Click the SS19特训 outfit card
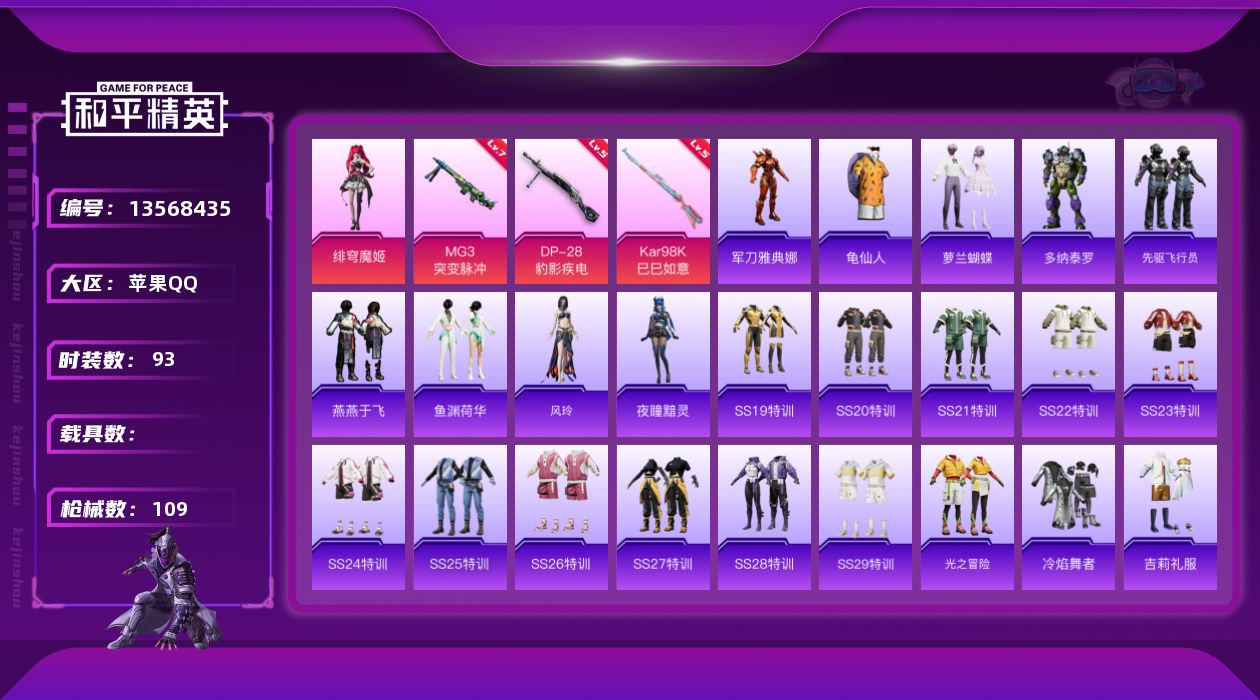 click(764, 364)
